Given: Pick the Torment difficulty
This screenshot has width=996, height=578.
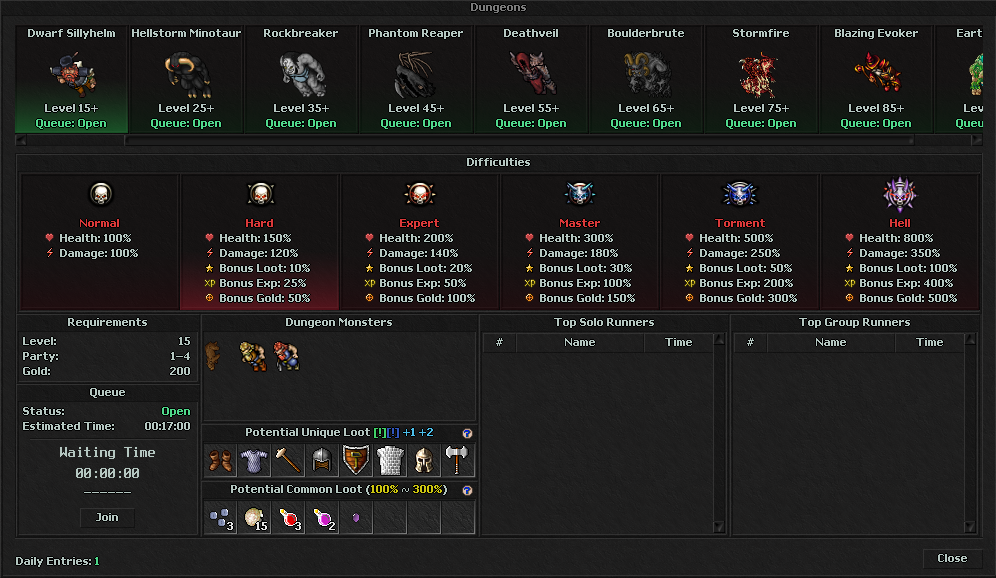Looking at the screenshot, I should pos(740,240).
